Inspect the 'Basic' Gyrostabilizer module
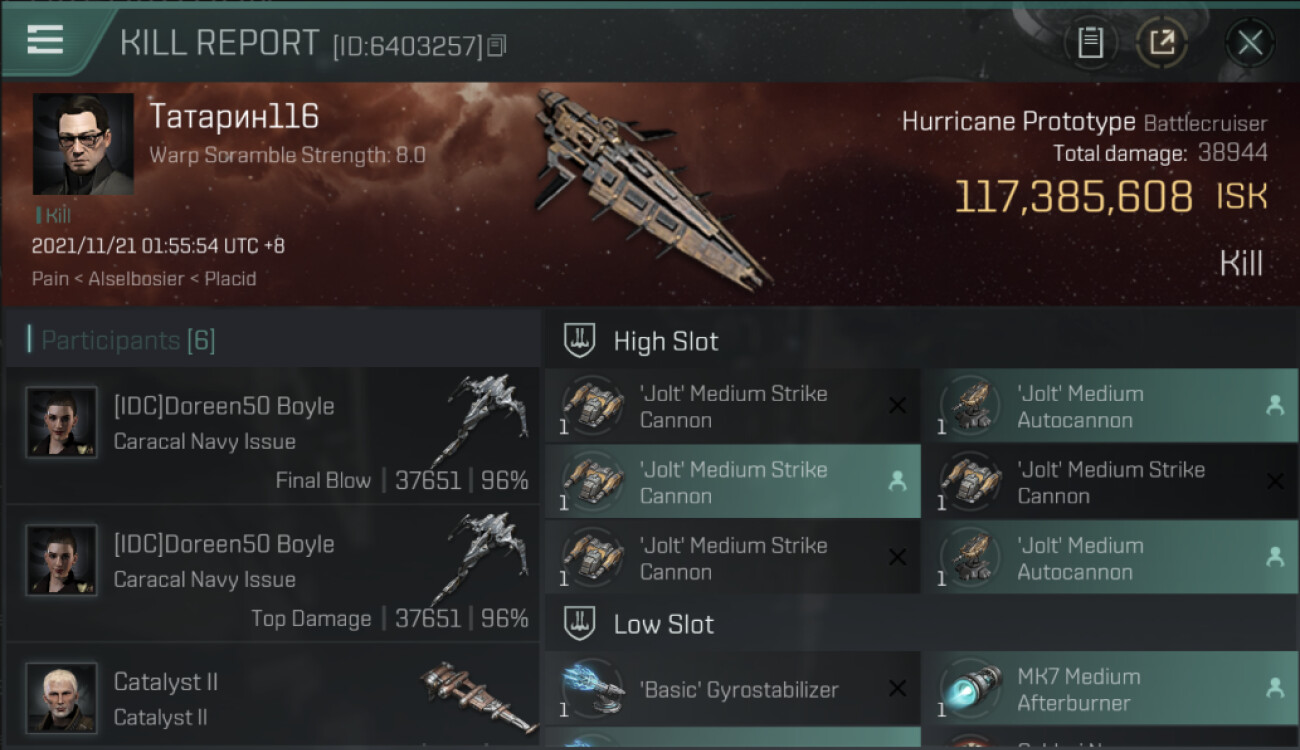Image resolution: width=1300 pixels, height=750 pixels. [732, 689]
